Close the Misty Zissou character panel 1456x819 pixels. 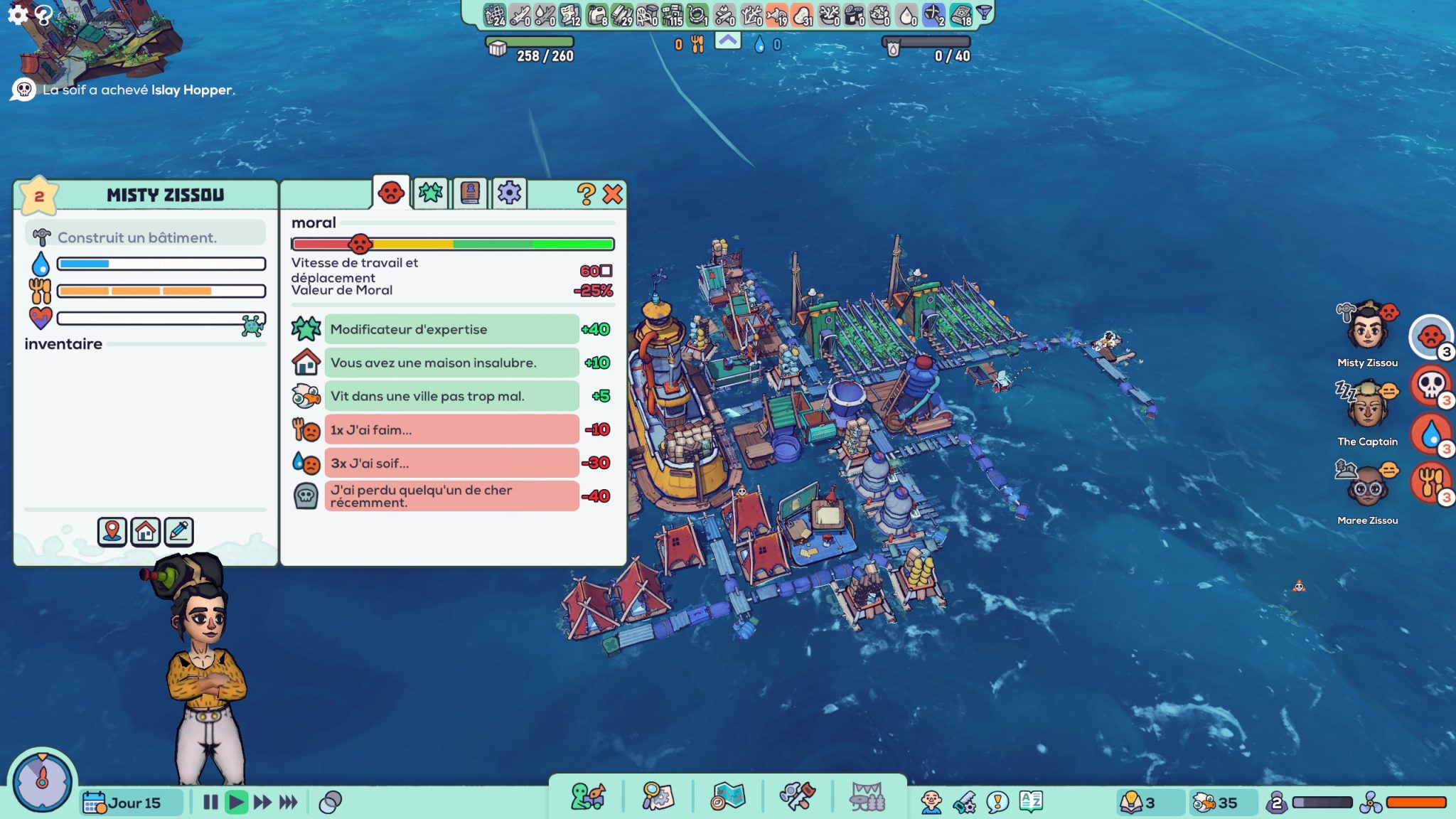[x=612, y=194]
